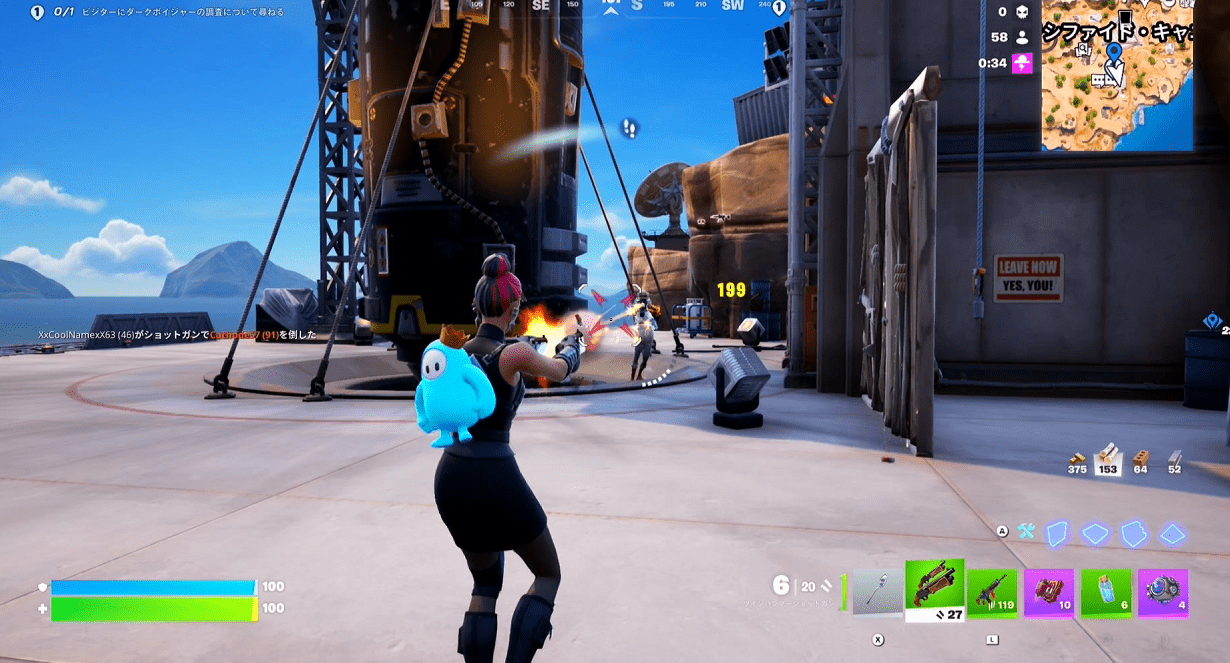Pick the metal building material

(1175, 456)
